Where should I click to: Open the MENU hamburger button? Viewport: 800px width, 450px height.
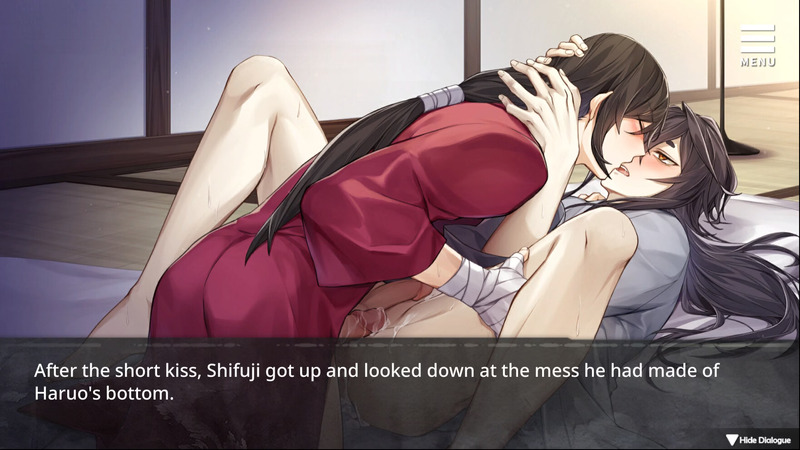tap(758, 44)
